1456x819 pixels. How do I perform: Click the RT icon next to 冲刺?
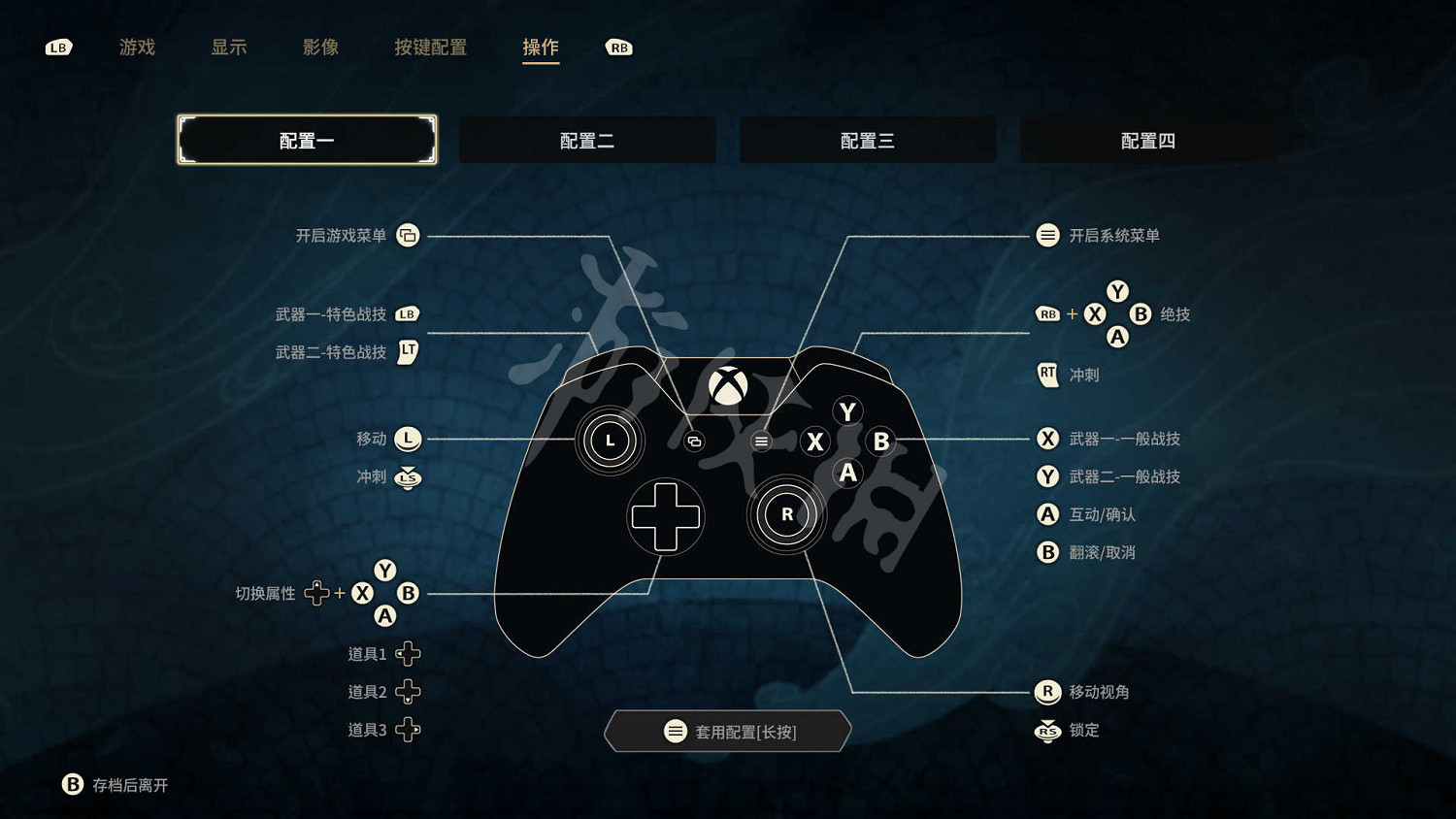coord(1047,375)
